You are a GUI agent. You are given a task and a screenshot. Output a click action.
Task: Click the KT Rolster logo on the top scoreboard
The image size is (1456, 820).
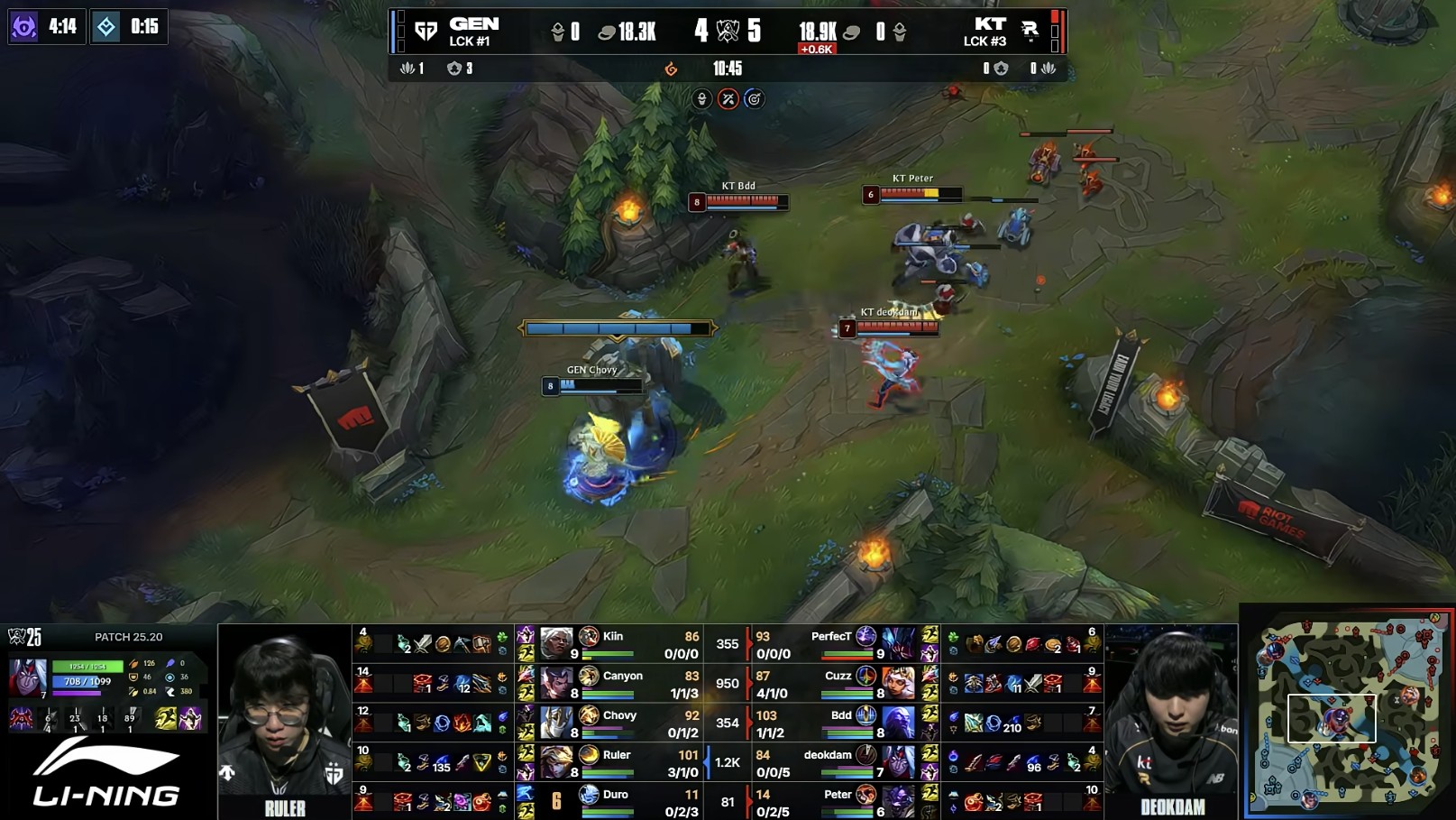[x=1030, y=32]
